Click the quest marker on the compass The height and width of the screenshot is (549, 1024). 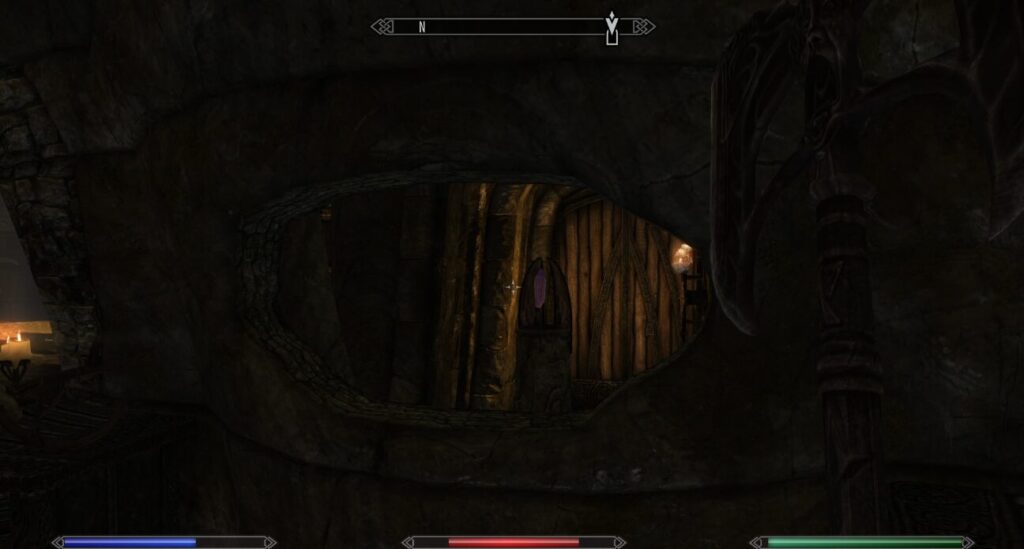pyautogui.click(x=612, y=26)
